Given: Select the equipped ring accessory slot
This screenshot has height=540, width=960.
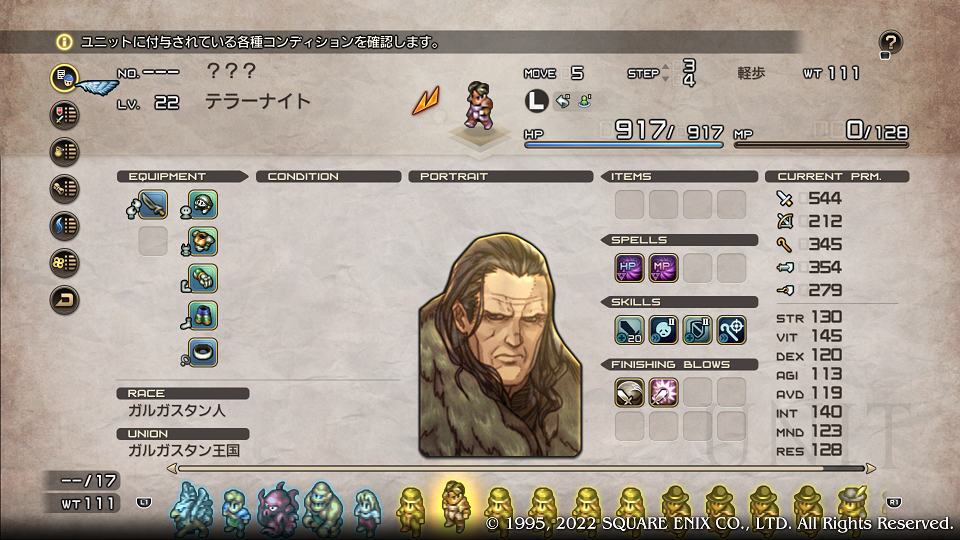Looking at the screenshot, I should click(x=203, y=352).
